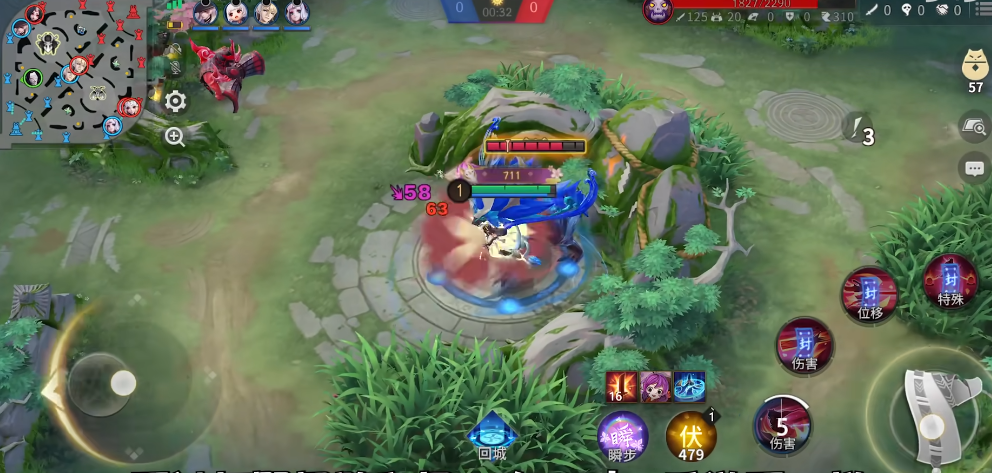992x473 pixels.
Task: Open the map search magnifier icon
Action: click(x=973, y=127)
